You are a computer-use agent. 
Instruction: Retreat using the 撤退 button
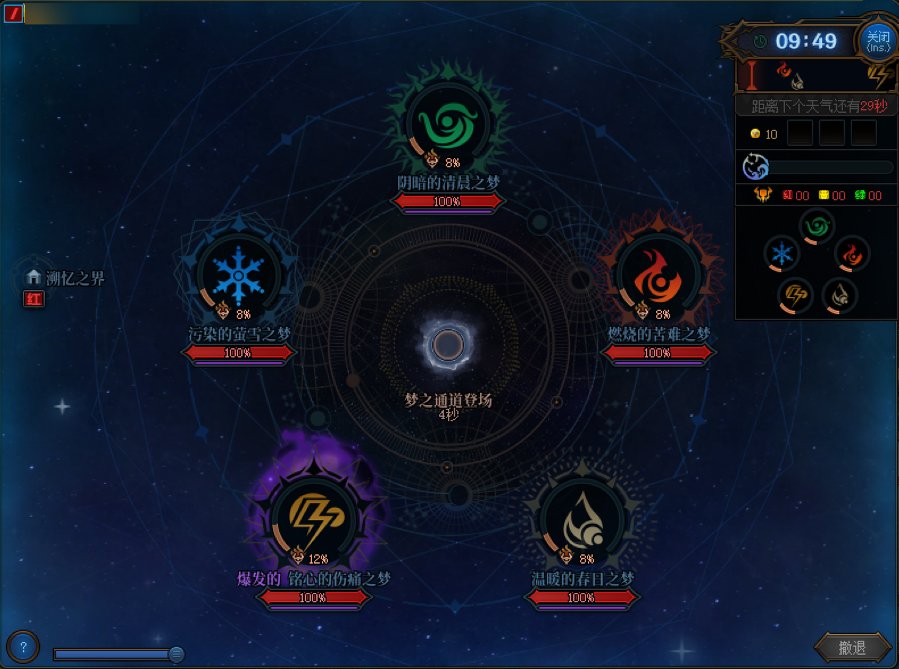coord(852,648)
